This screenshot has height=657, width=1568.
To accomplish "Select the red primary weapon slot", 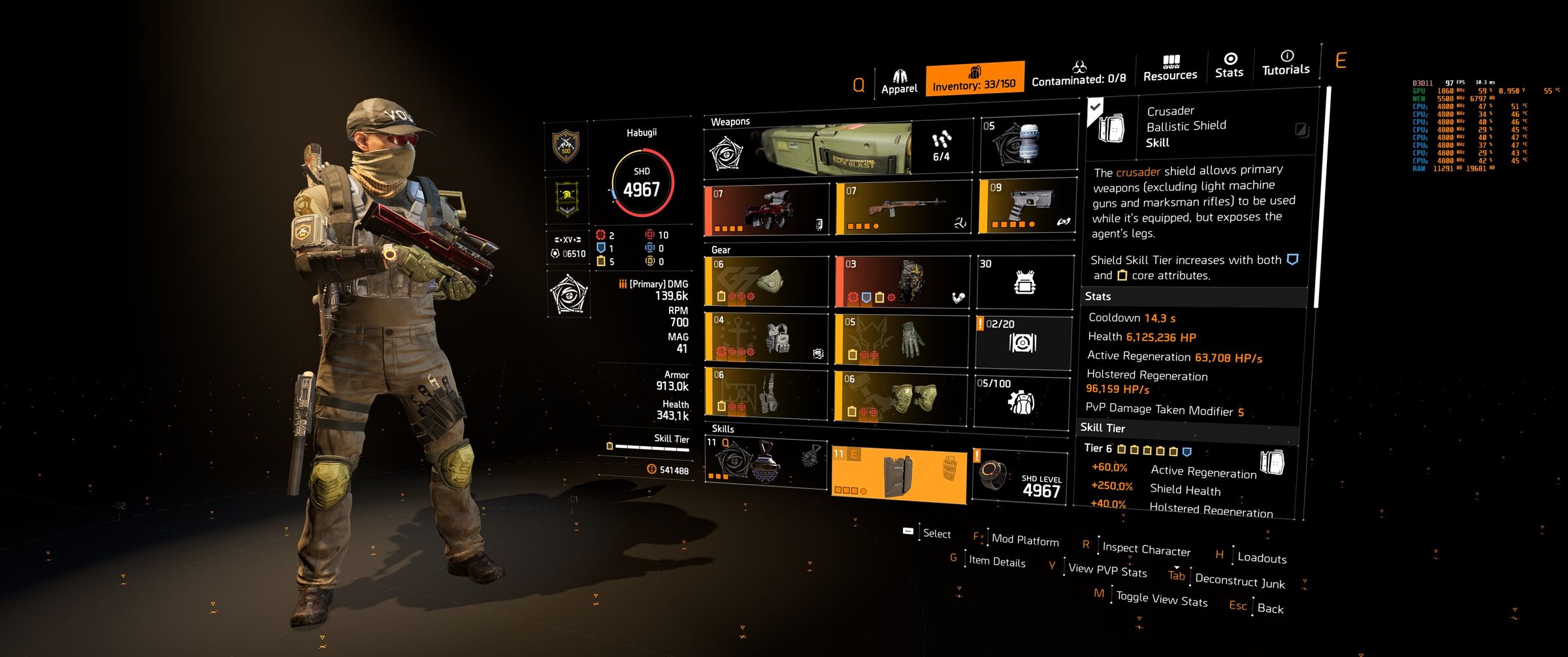I will tap(766, 211).
